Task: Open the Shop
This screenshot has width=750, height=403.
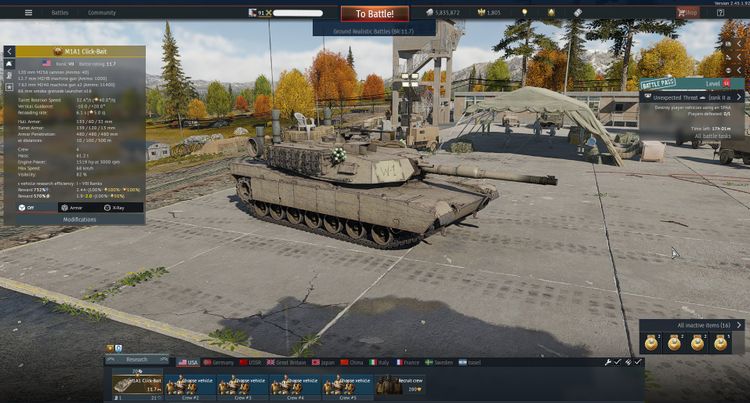Action: pyautogui.click(x=688, y=13)
